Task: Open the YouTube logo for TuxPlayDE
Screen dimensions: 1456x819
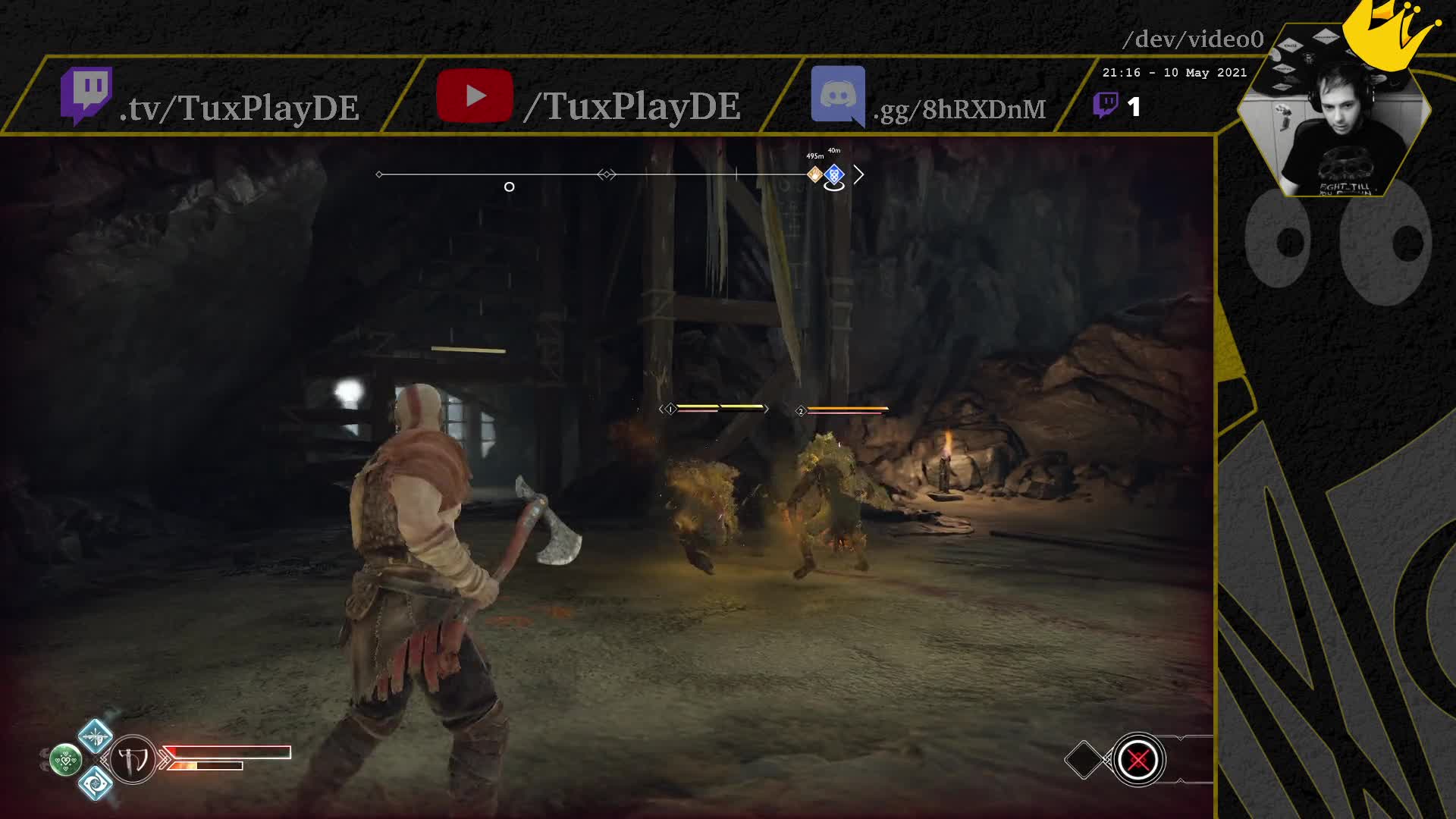Action: pos(475,96)
